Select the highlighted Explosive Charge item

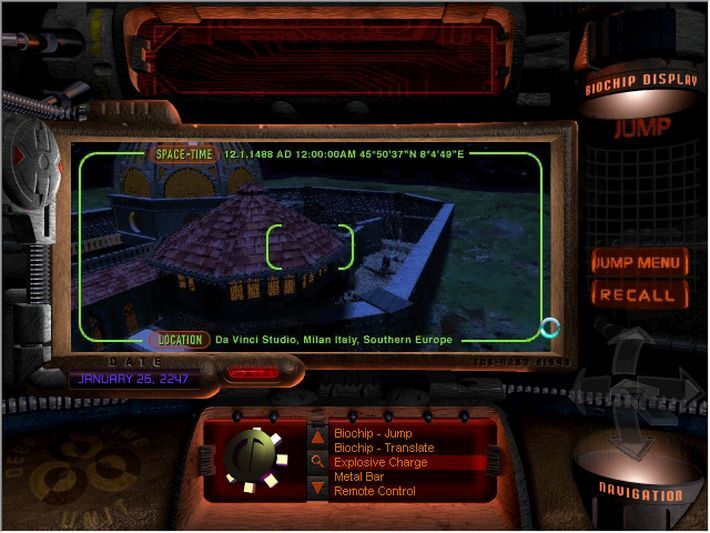point(380,463)
